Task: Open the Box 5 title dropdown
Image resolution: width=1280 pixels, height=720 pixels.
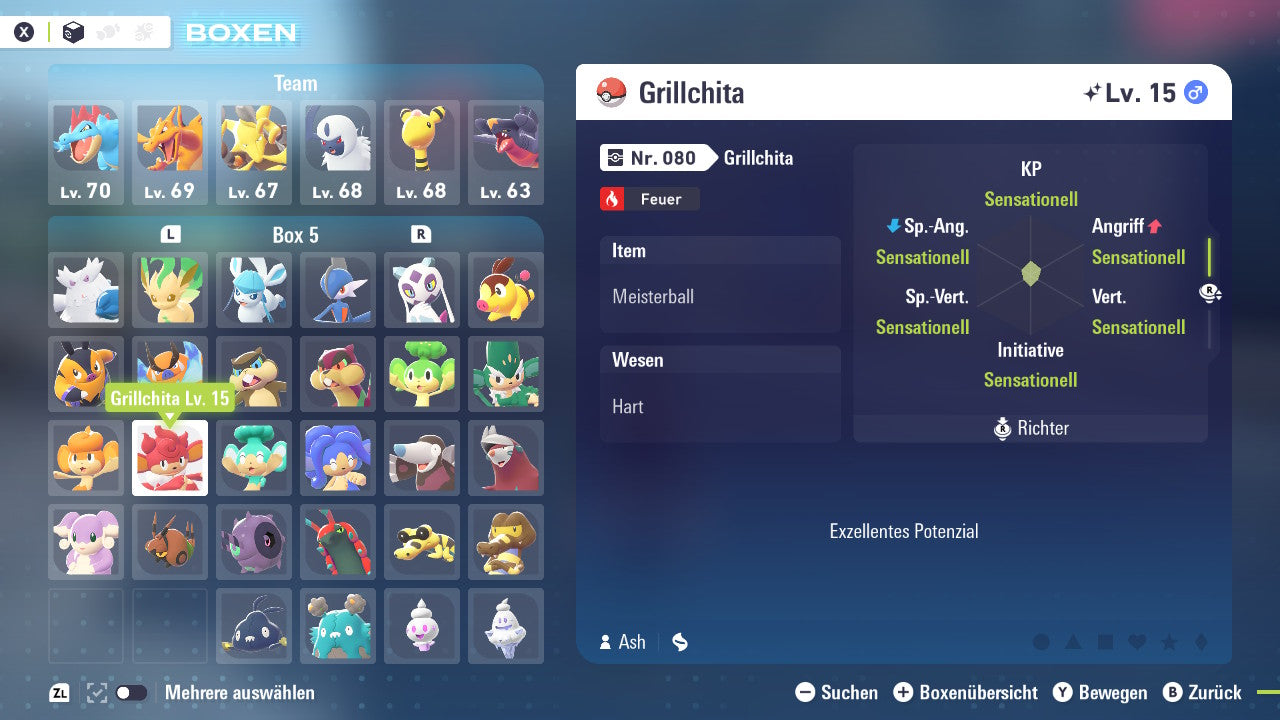Action: coord(296,235)
